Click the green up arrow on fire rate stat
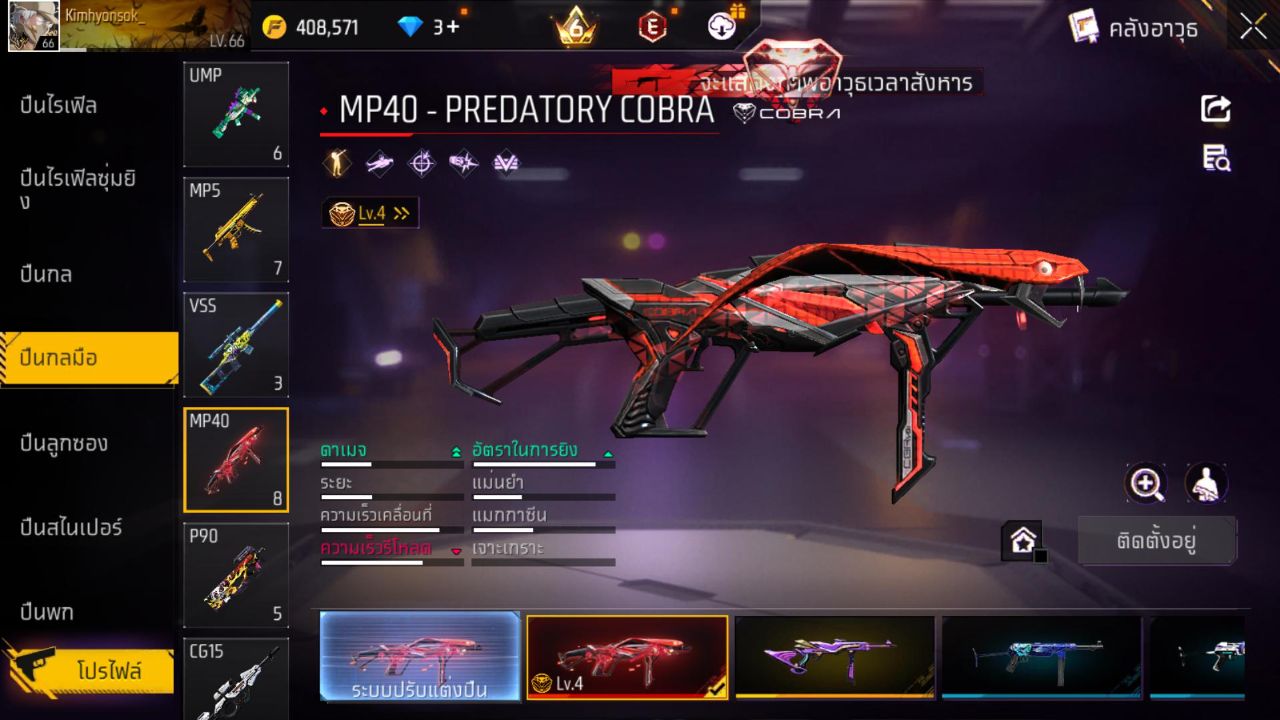This screenshot has width=1280, height=720. click(x=608, y=452)
